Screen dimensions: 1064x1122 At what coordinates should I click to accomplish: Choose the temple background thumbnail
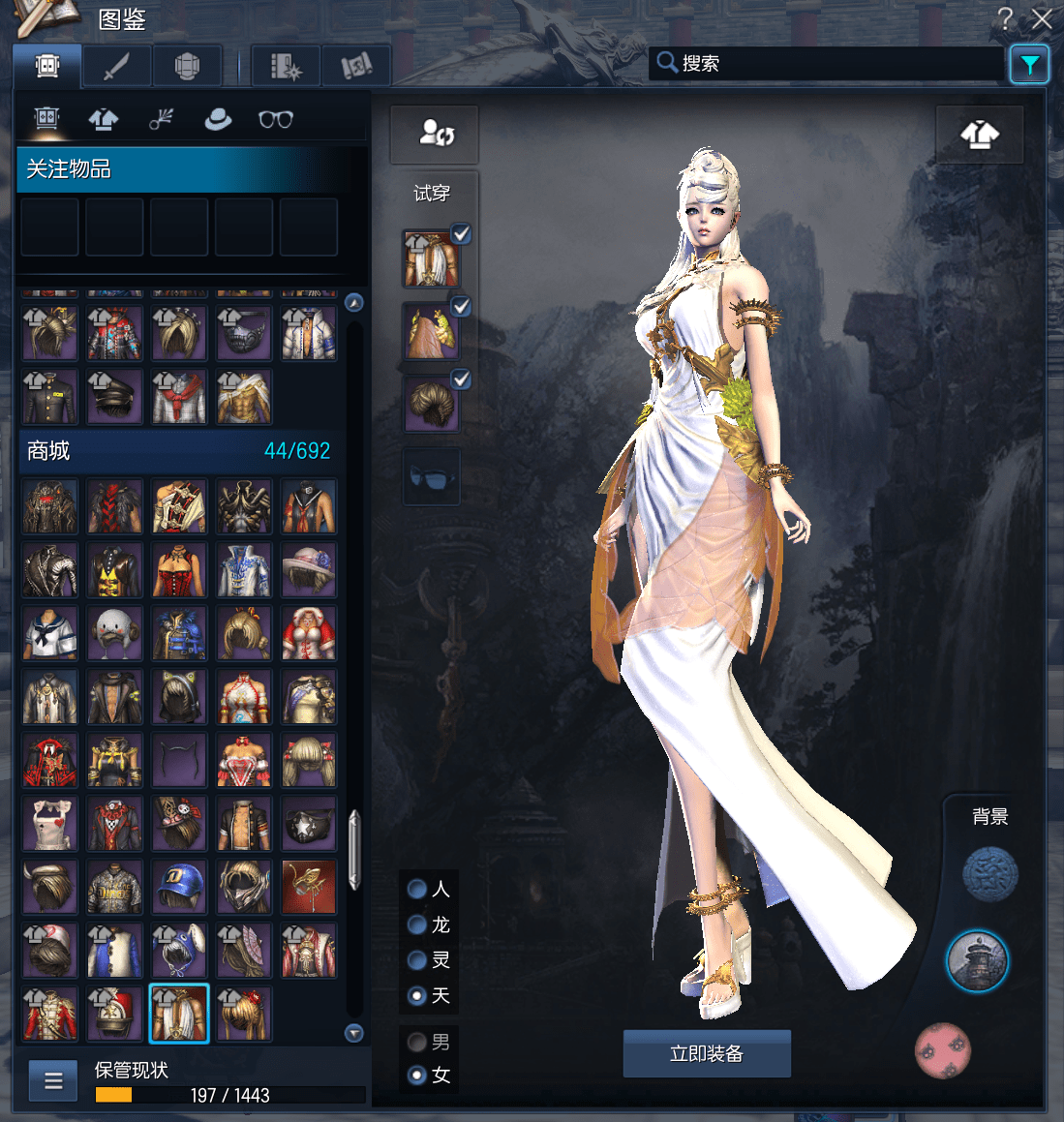[977, 961]
